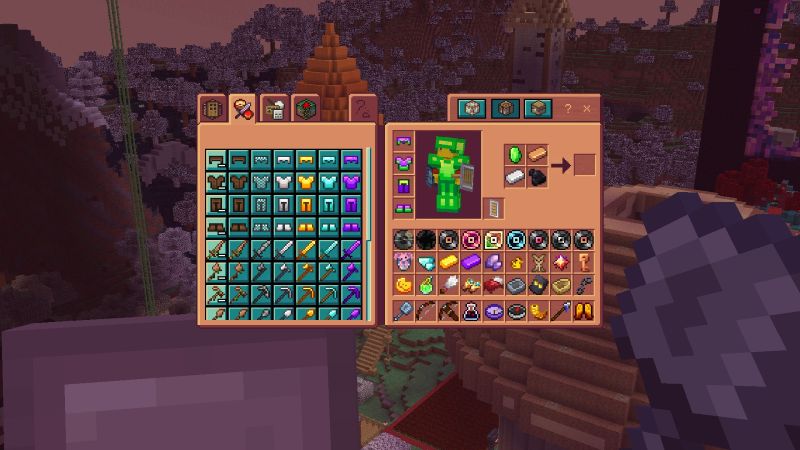This screenshot has height=450, width=800.
Task: Close the inventory with the X button
Action: tap(586, 107)
